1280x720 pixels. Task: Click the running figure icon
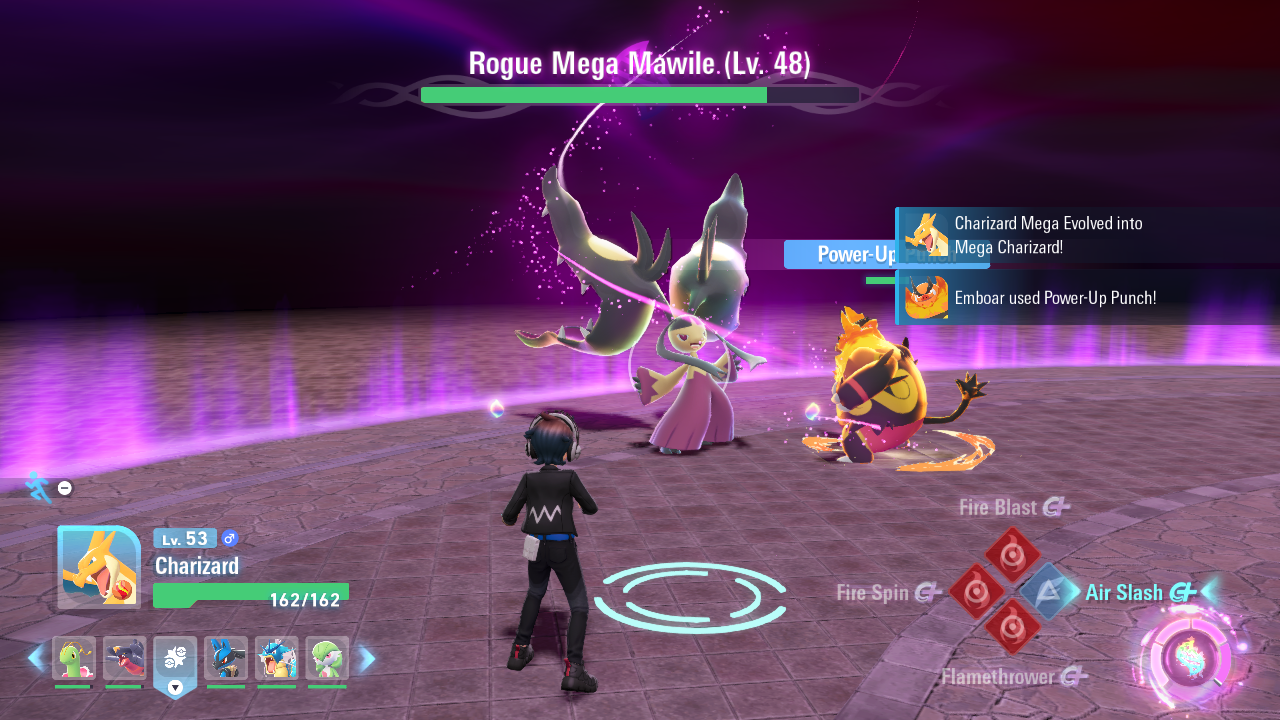[39, 487]
